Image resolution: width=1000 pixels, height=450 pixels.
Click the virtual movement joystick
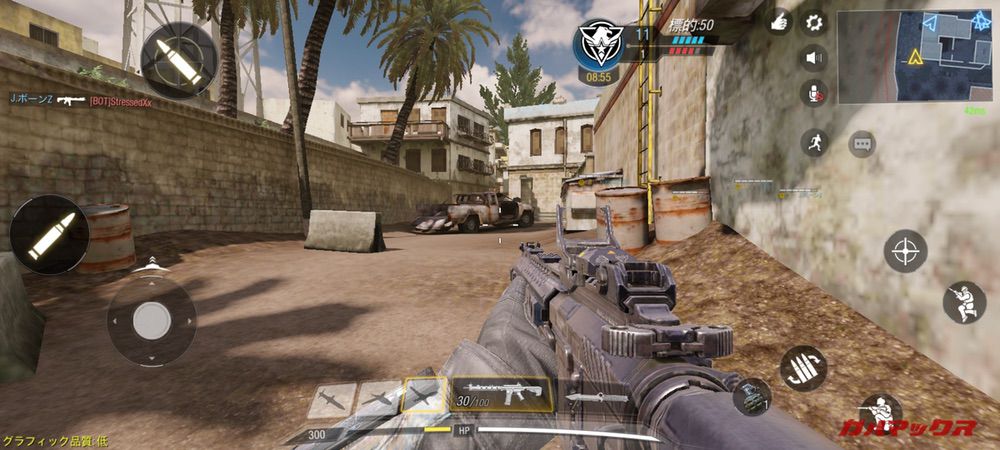click(152, 320)
